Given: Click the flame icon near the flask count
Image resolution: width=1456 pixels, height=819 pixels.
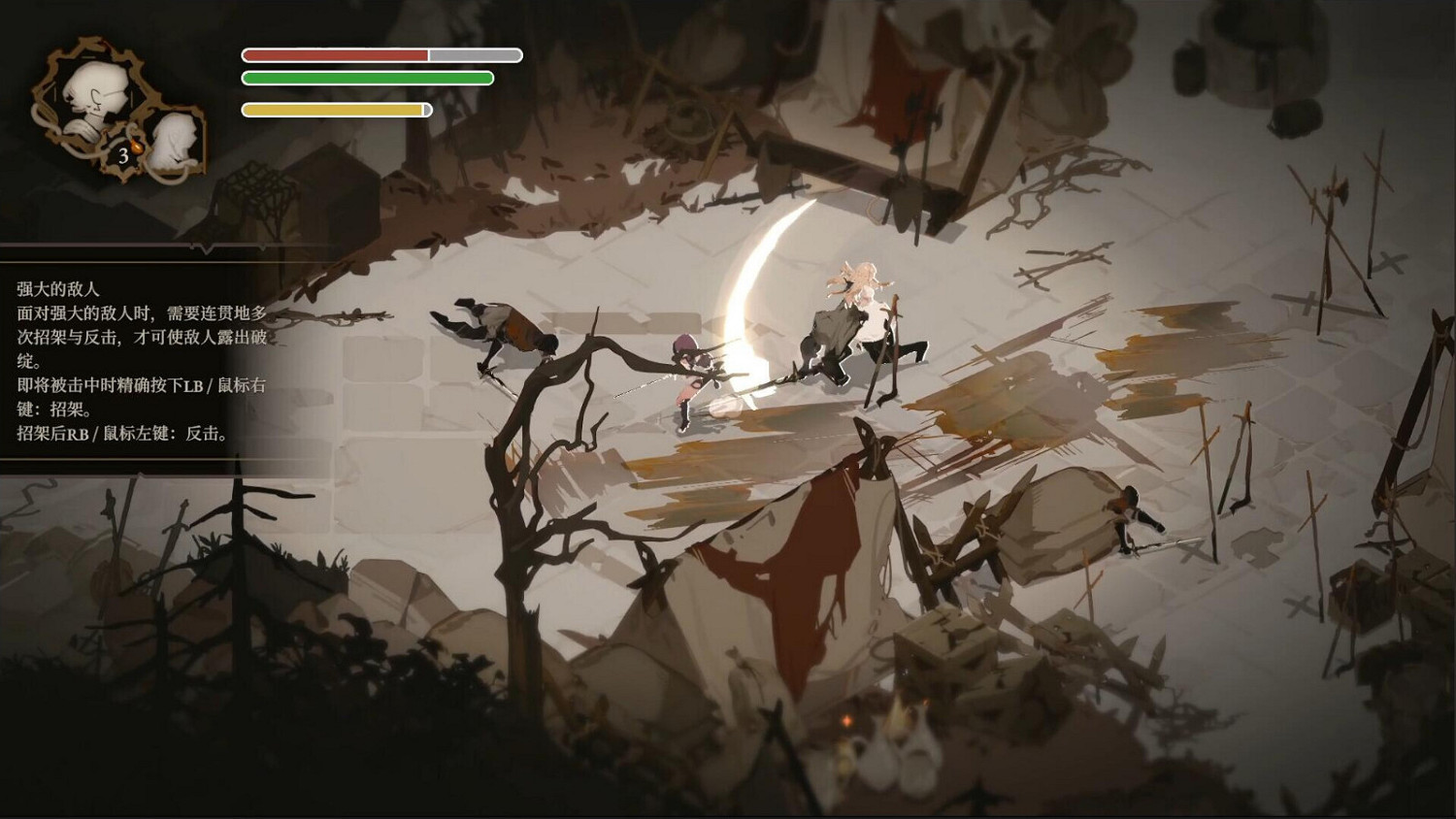Looking at the screenshot, I should click(136, 146).
